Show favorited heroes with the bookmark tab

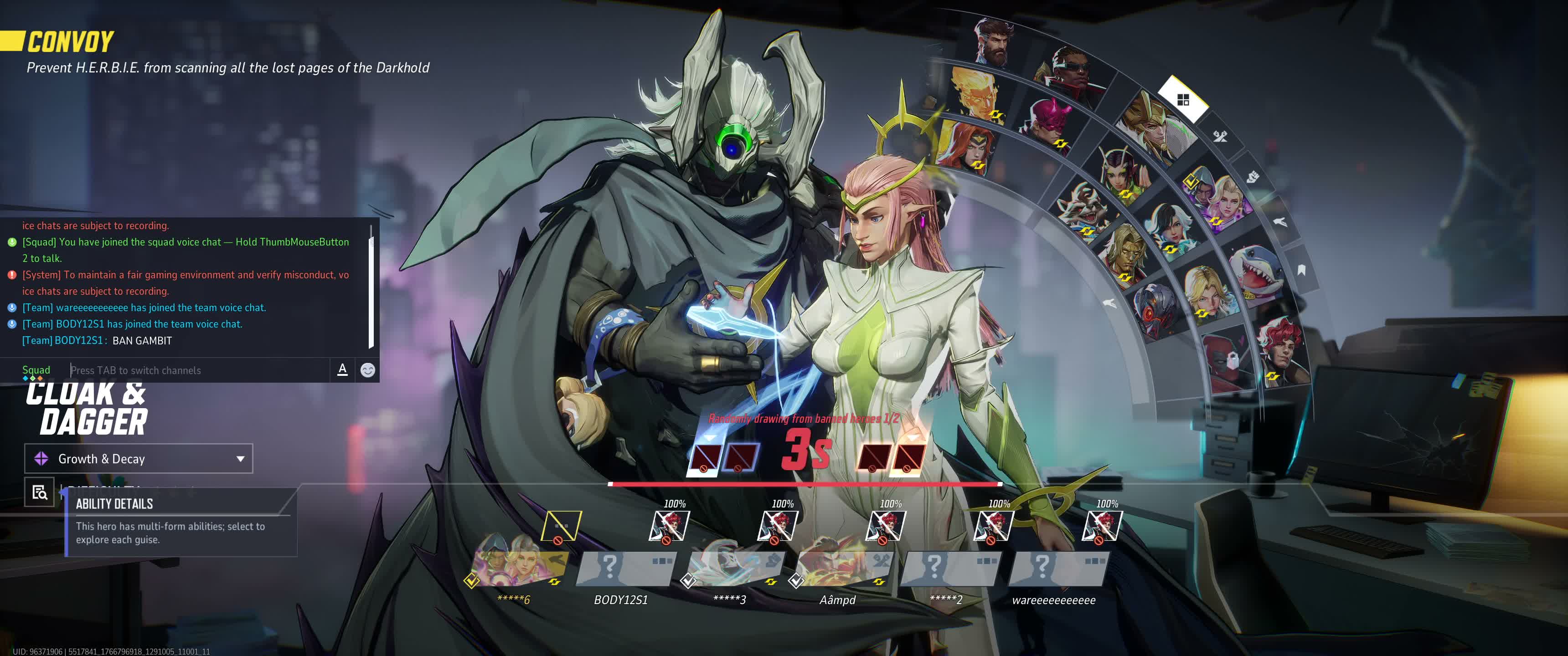[1301, 270]
